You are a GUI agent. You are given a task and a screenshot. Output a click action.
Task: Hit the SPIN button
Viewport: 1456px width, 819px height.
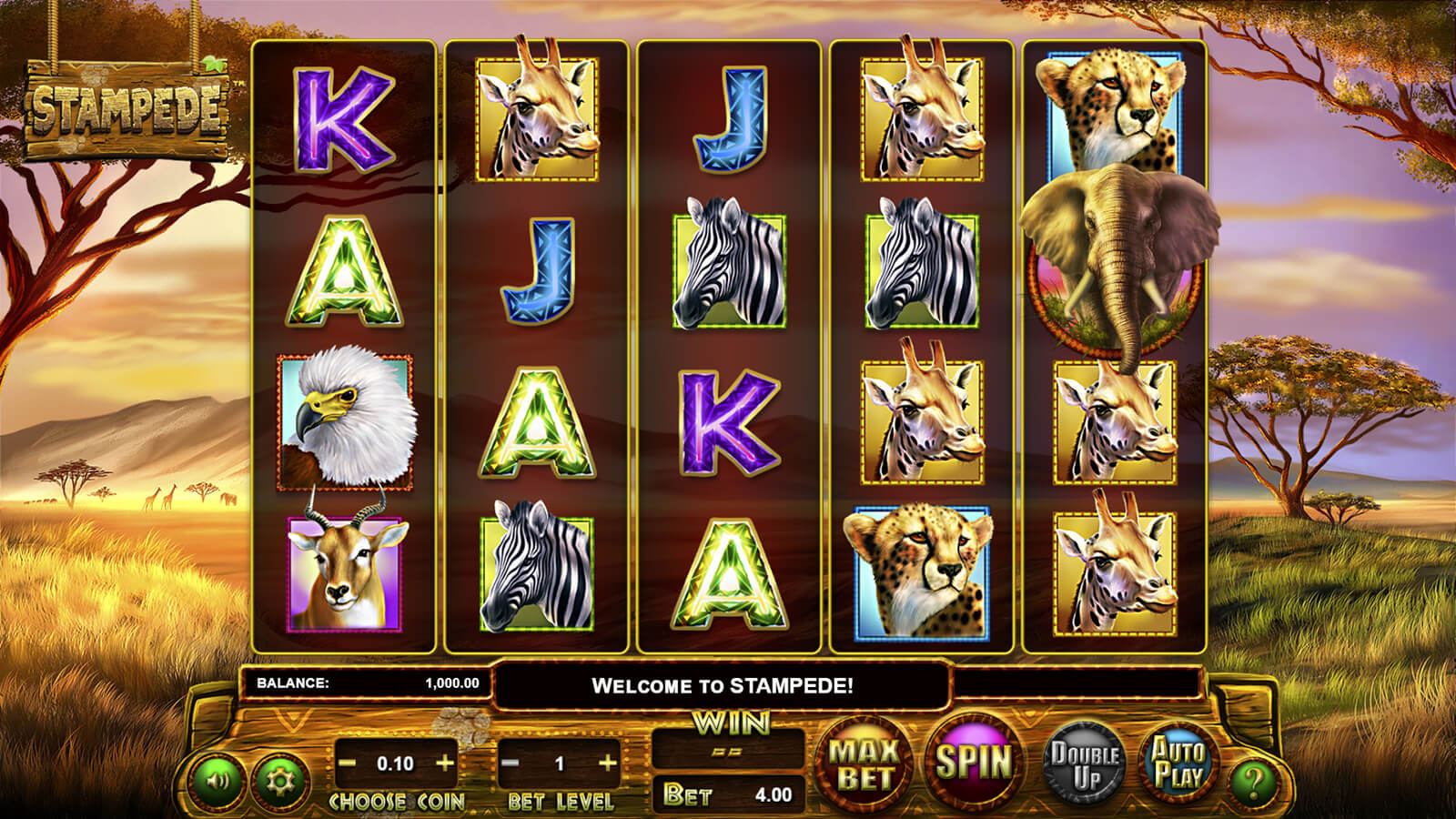[973, 763]
